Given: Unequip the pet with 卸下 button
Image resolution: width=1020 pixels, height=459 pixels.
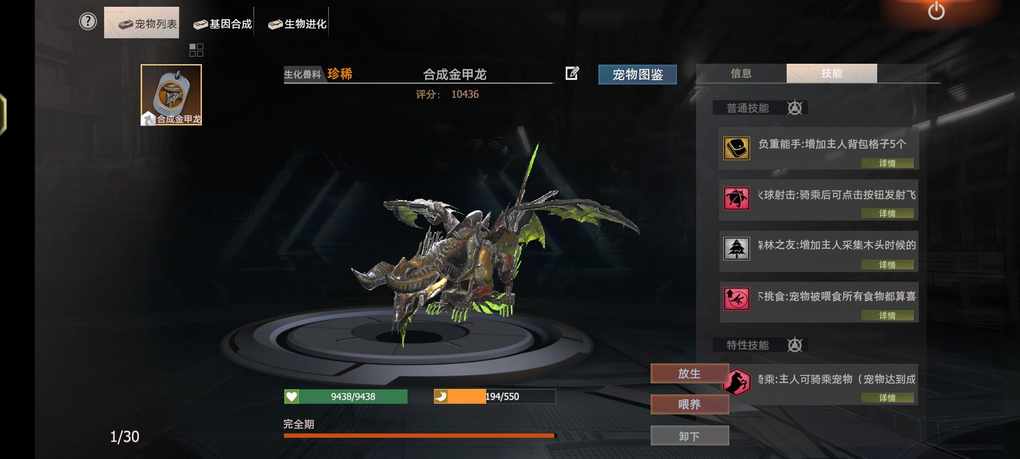Looking at the screenshot, I should [689, 436].
